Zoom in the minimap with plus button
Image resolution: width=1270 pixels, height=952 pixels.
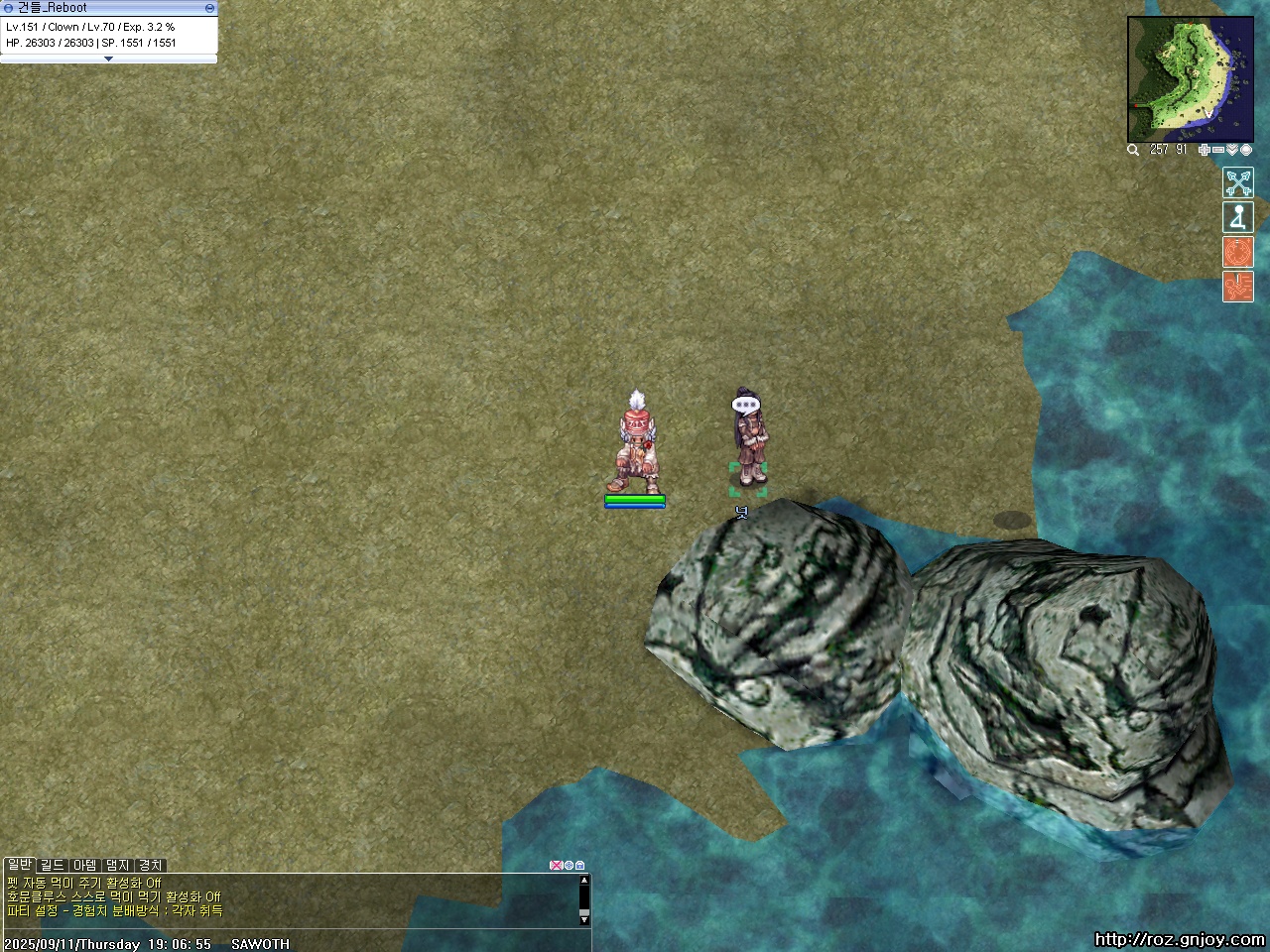tap(1205, 150)
